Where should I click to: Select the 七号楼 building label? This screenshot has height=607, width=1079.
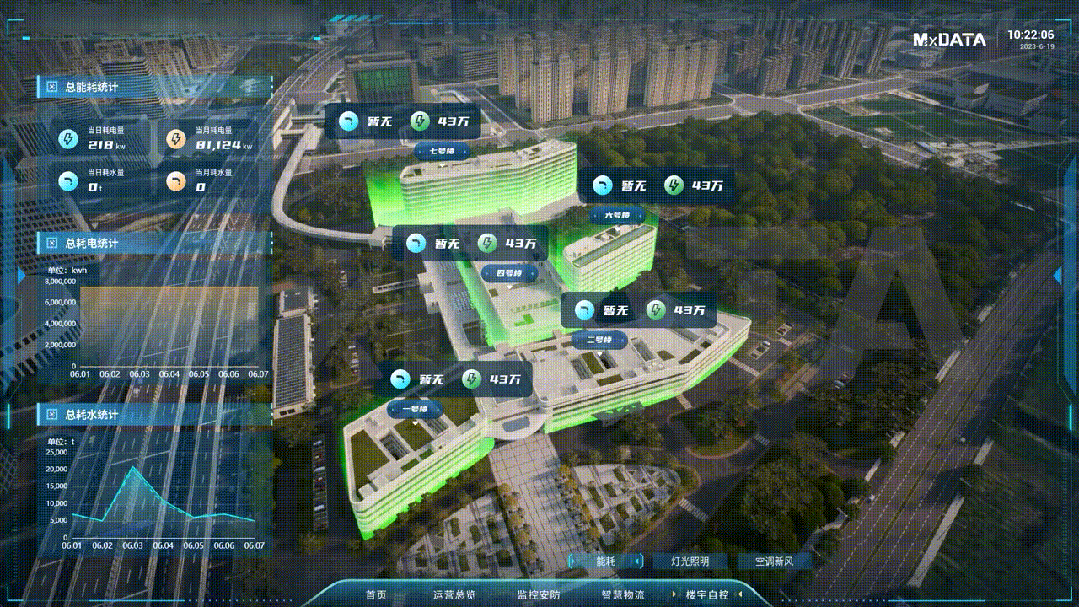[x=441, y=151]
